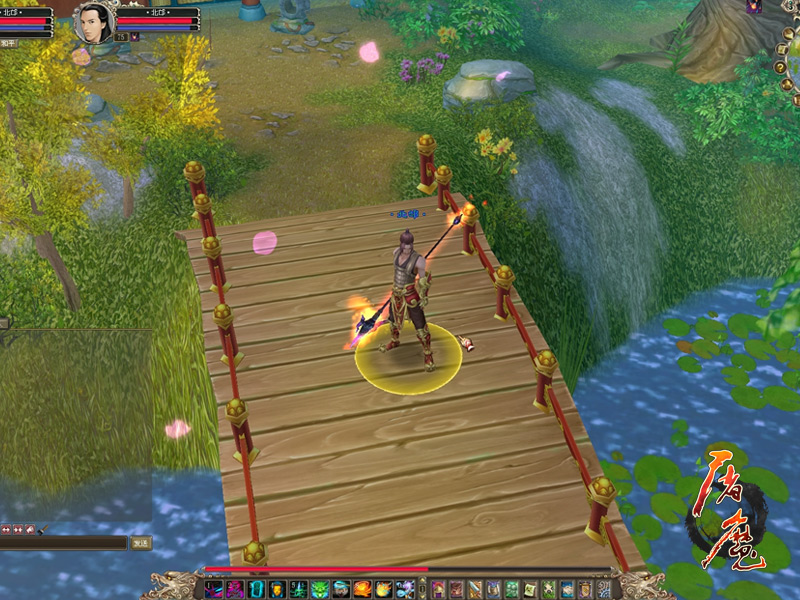Expand chat with the outward arrows button
Screen dimensions: 800x600
click(x=6, y=529)
